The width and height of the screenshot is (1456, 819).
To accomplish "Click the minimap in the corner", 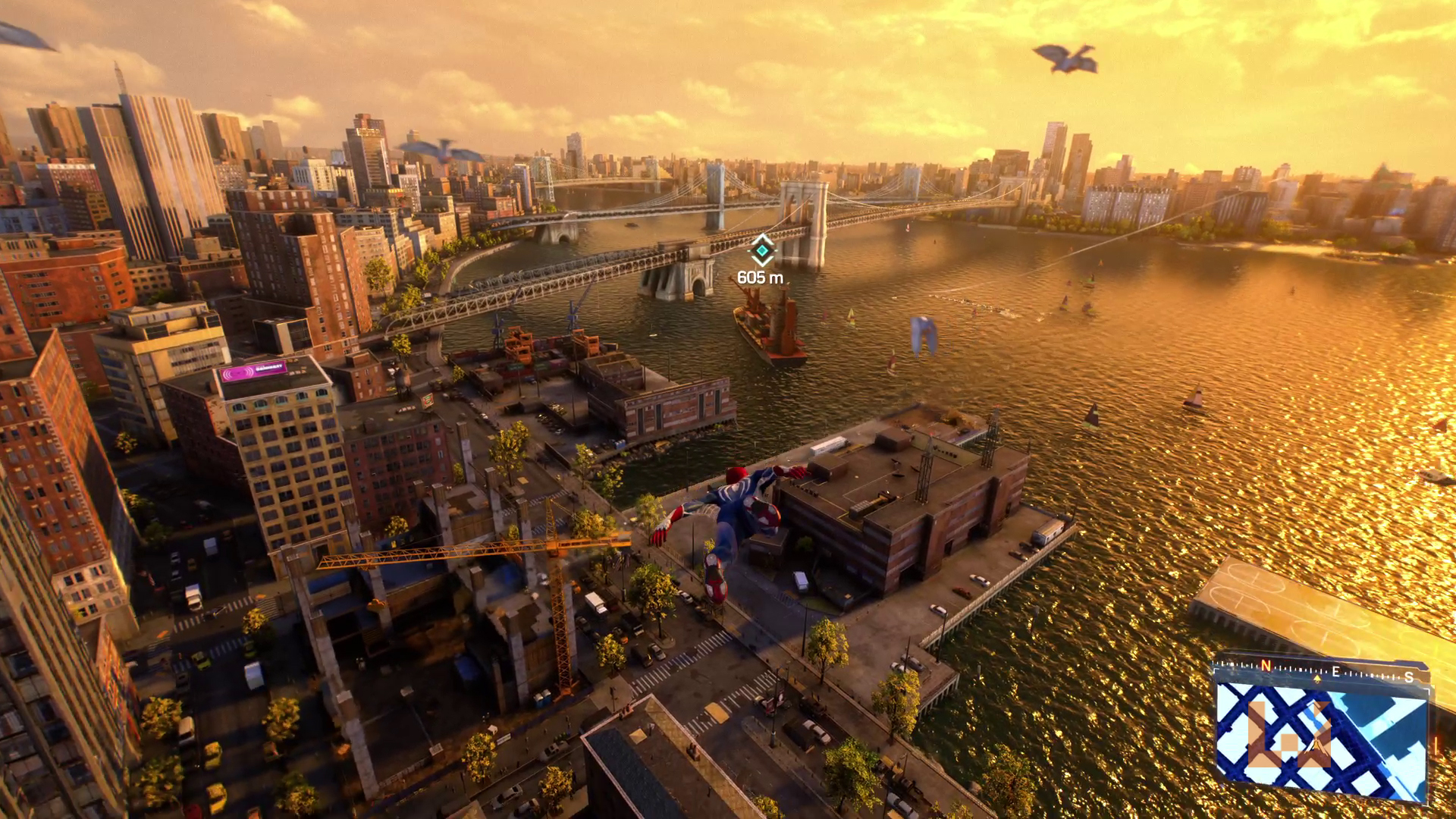I will coord(1321,739).
